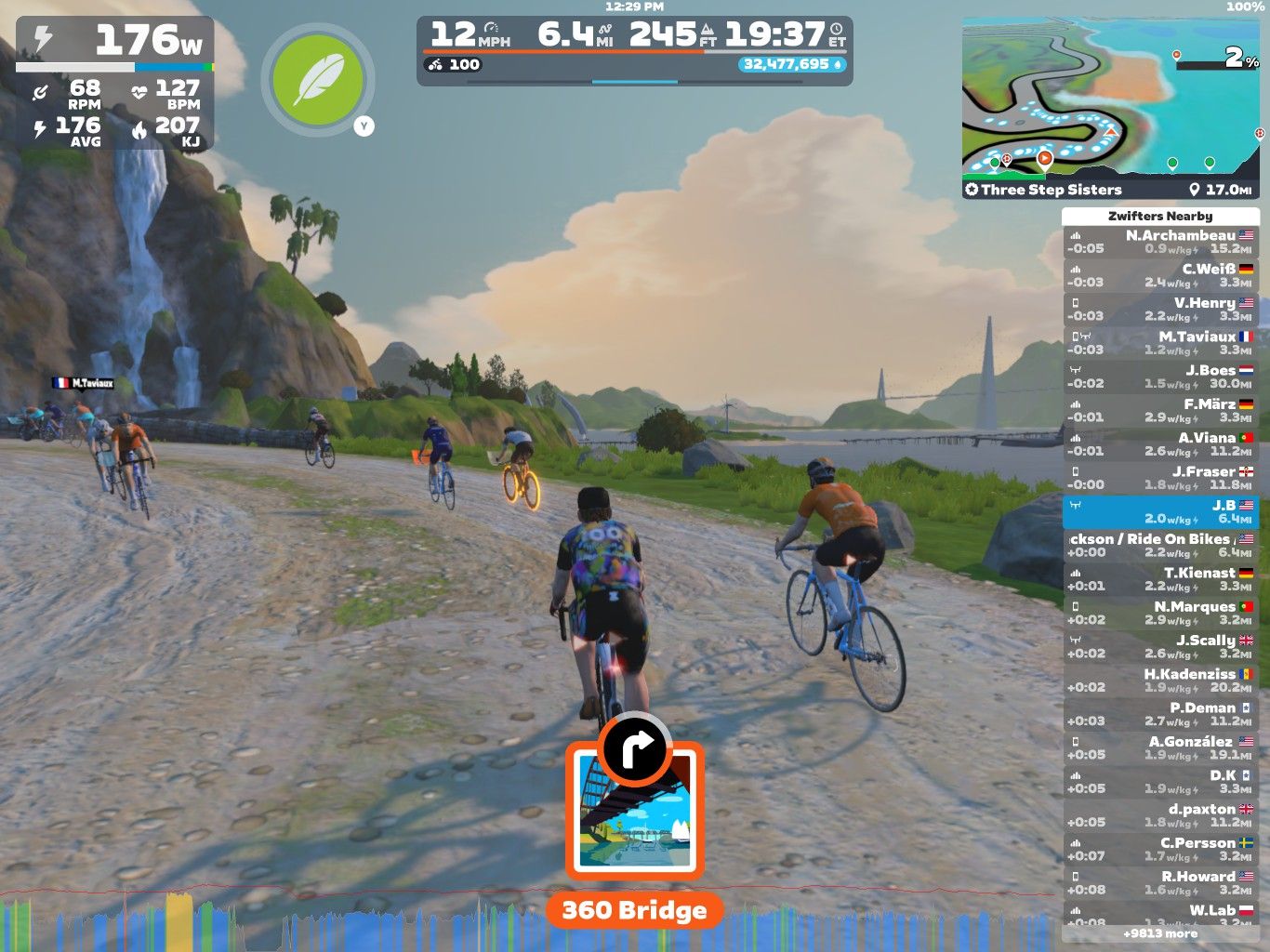Screen dimensions: 1270x952
Task: Select H.Kadenziss rider entry
Action: (x=1160, y=681)
